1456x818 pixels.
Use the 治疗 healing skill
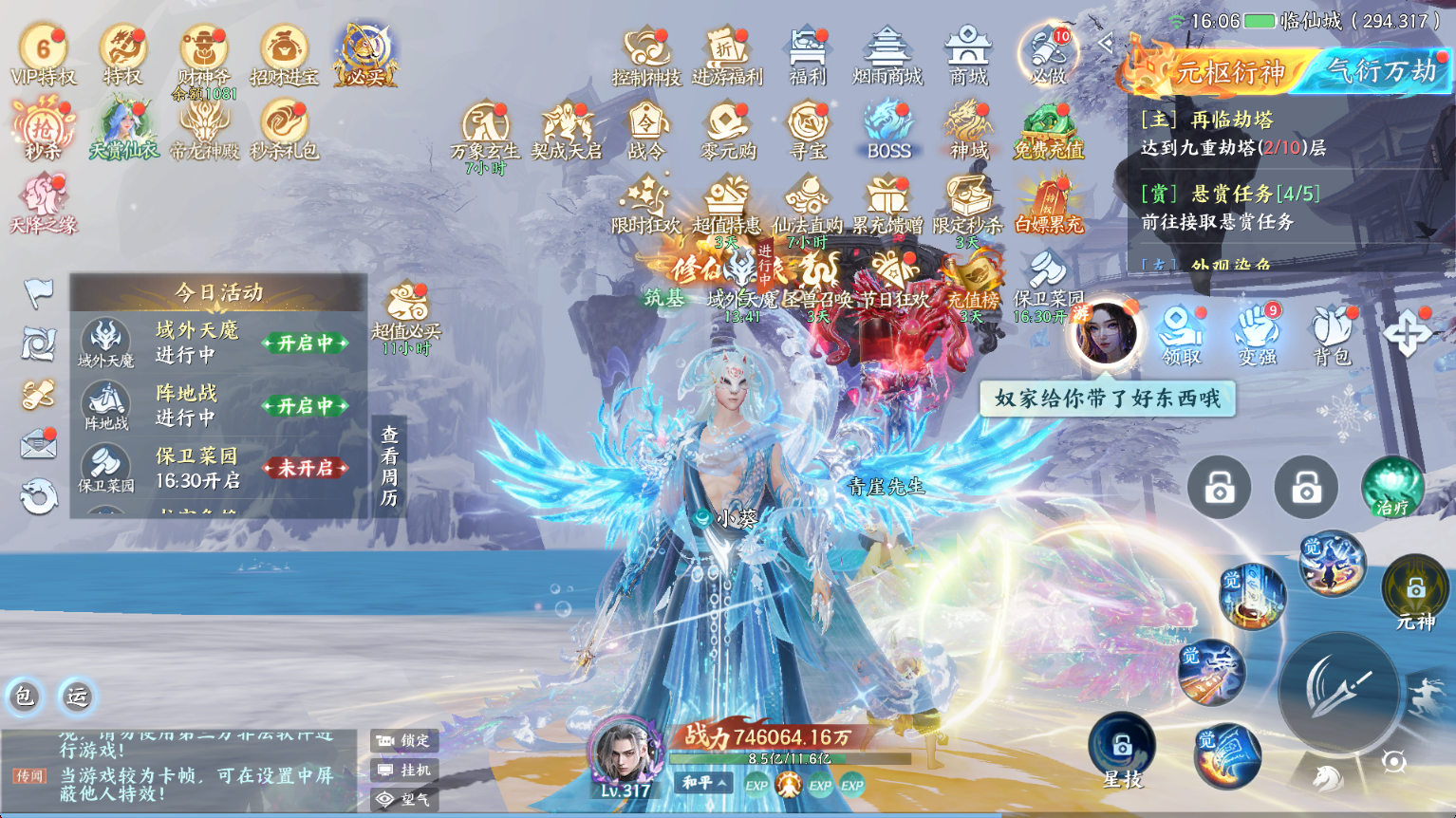1391,488
